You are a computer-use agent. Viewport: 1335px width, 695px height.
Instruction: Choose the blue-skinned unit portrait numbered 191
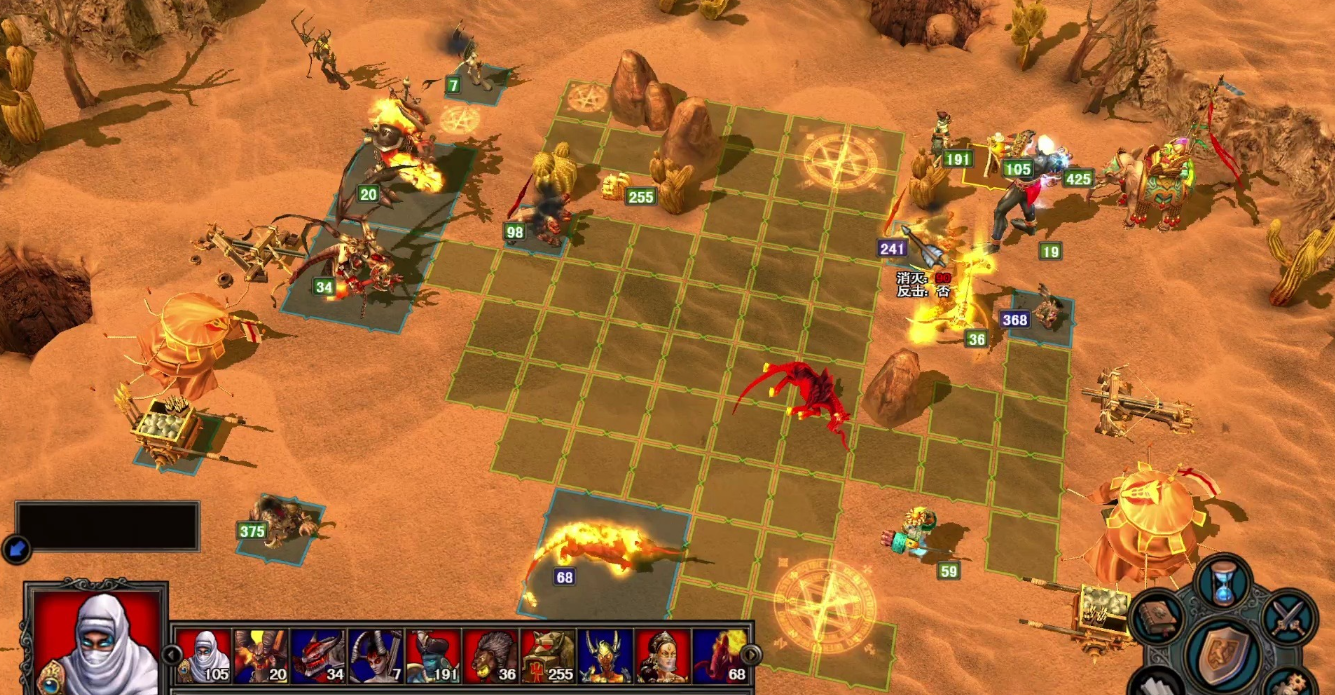click(433, 656)
